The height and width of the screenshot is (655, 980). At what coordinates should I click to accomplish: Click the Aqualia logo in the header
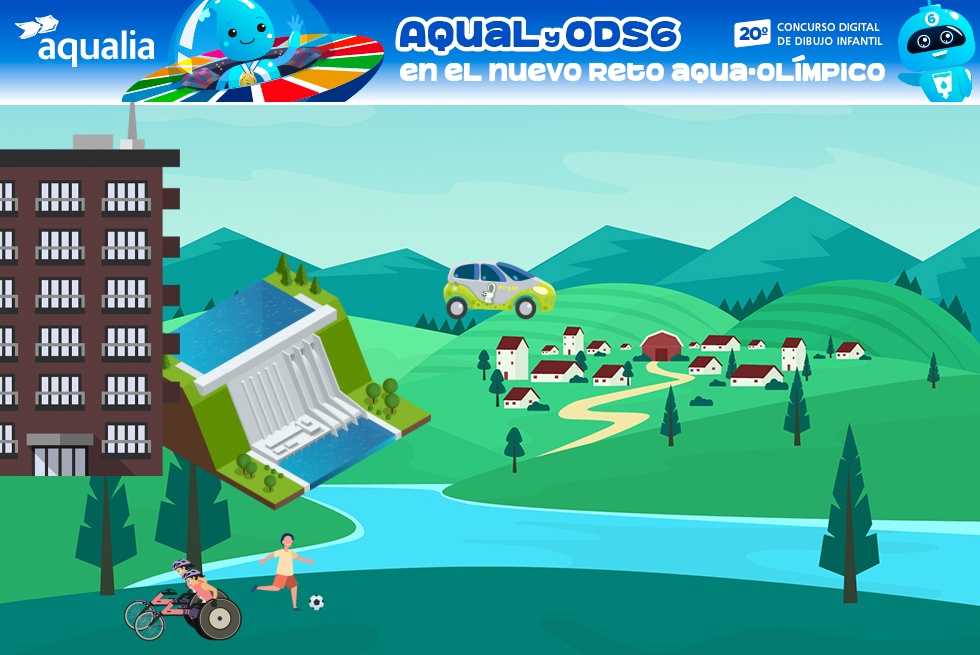click(86, 42)
